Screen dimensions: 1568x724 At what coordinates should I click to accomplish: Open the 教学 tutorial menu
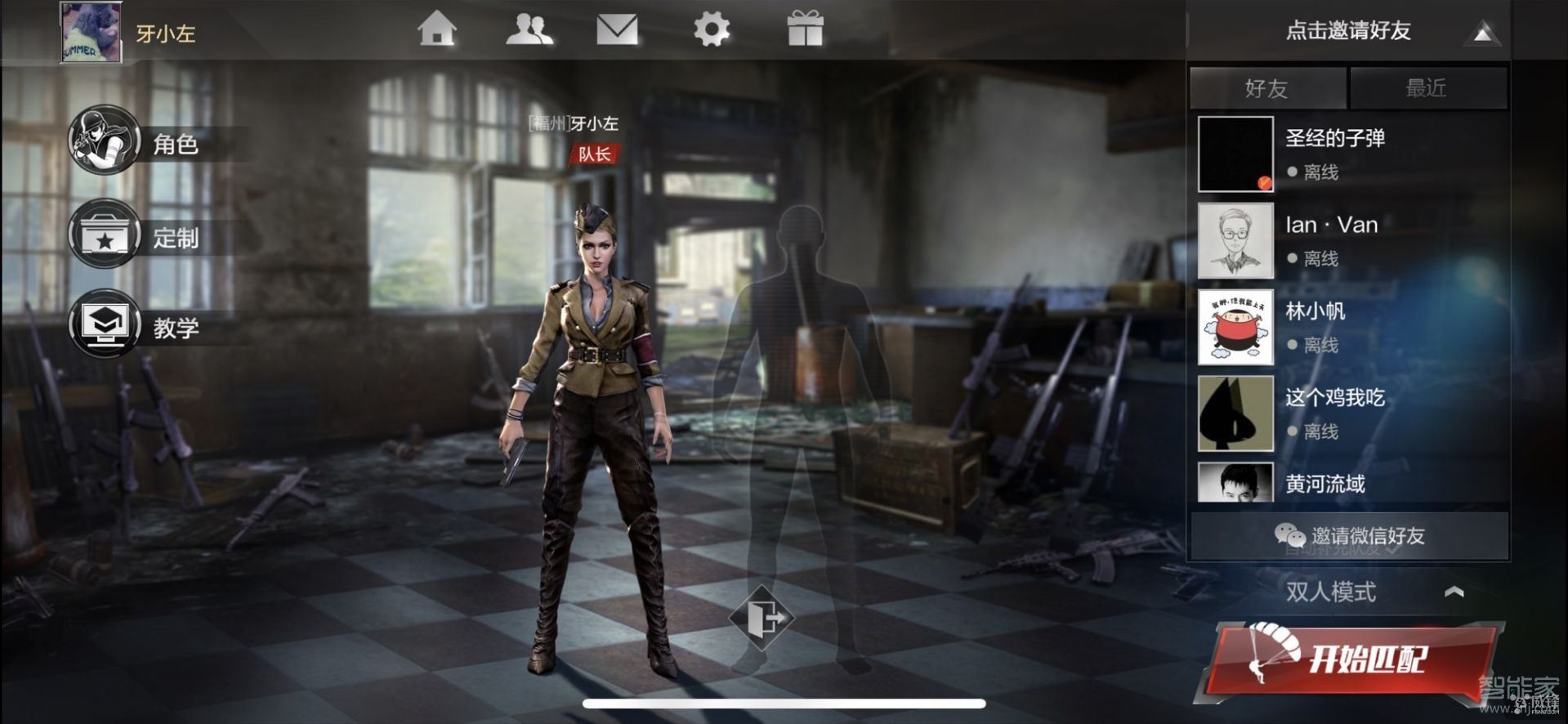tap(139, 327)
